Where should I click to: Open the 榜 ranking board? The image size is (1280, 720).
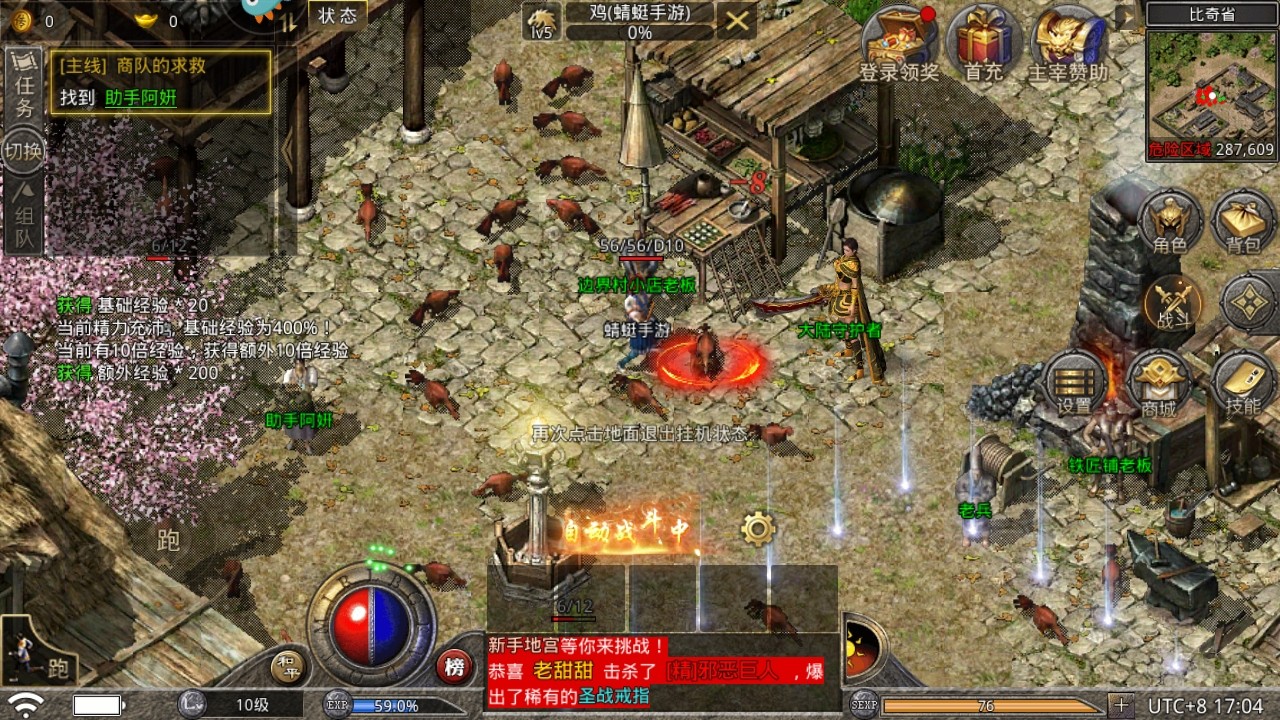(x=453, y=666)
